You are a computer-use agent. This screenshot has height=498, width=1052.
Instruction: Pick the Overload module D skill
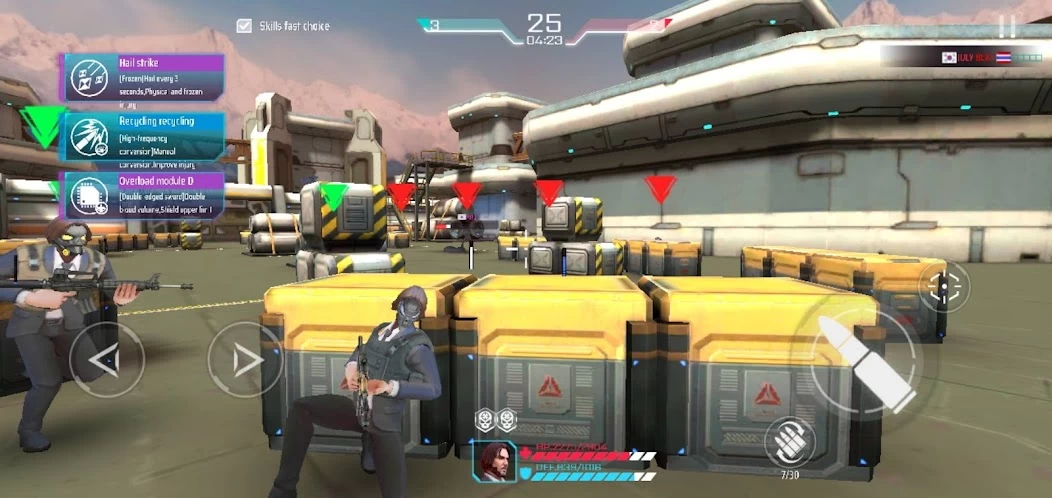(x=144, y=195)
